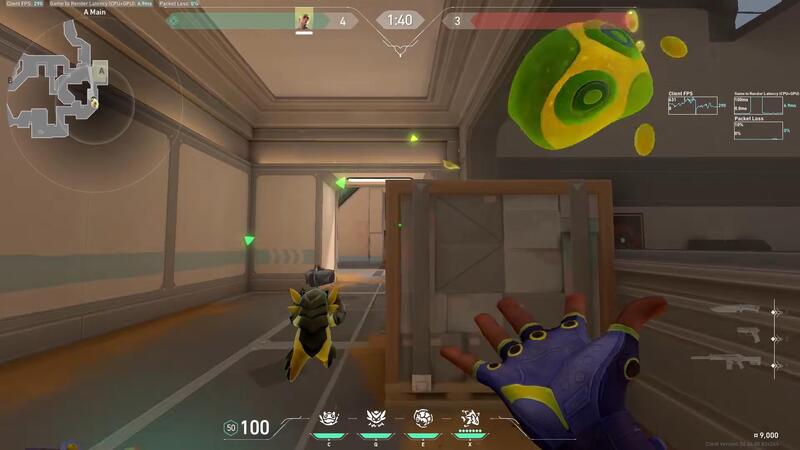The image size is (800, 450).
Task: Click the teammate agent portrait at top
Action: 304,19
